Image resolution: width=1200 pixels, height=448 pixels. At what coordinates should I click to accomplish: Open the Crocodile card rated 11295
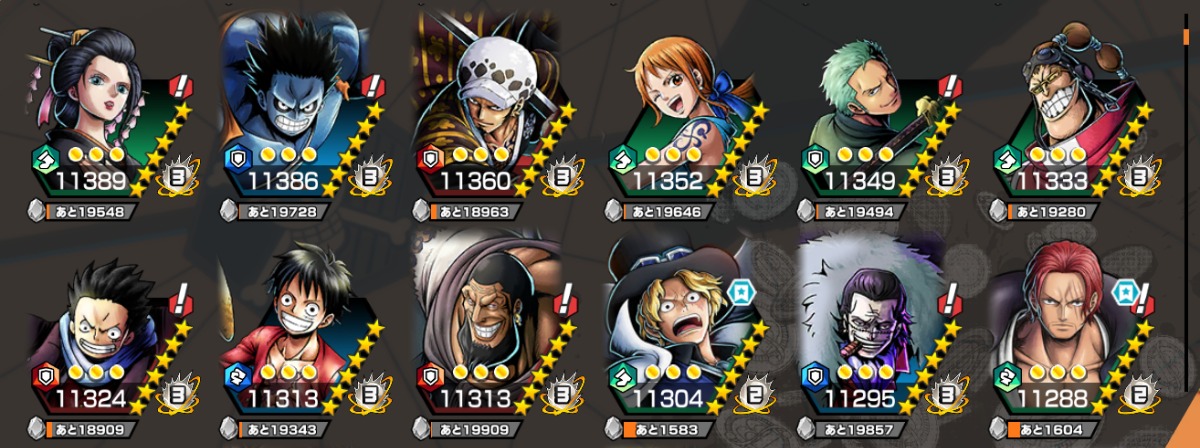[880, 335]
